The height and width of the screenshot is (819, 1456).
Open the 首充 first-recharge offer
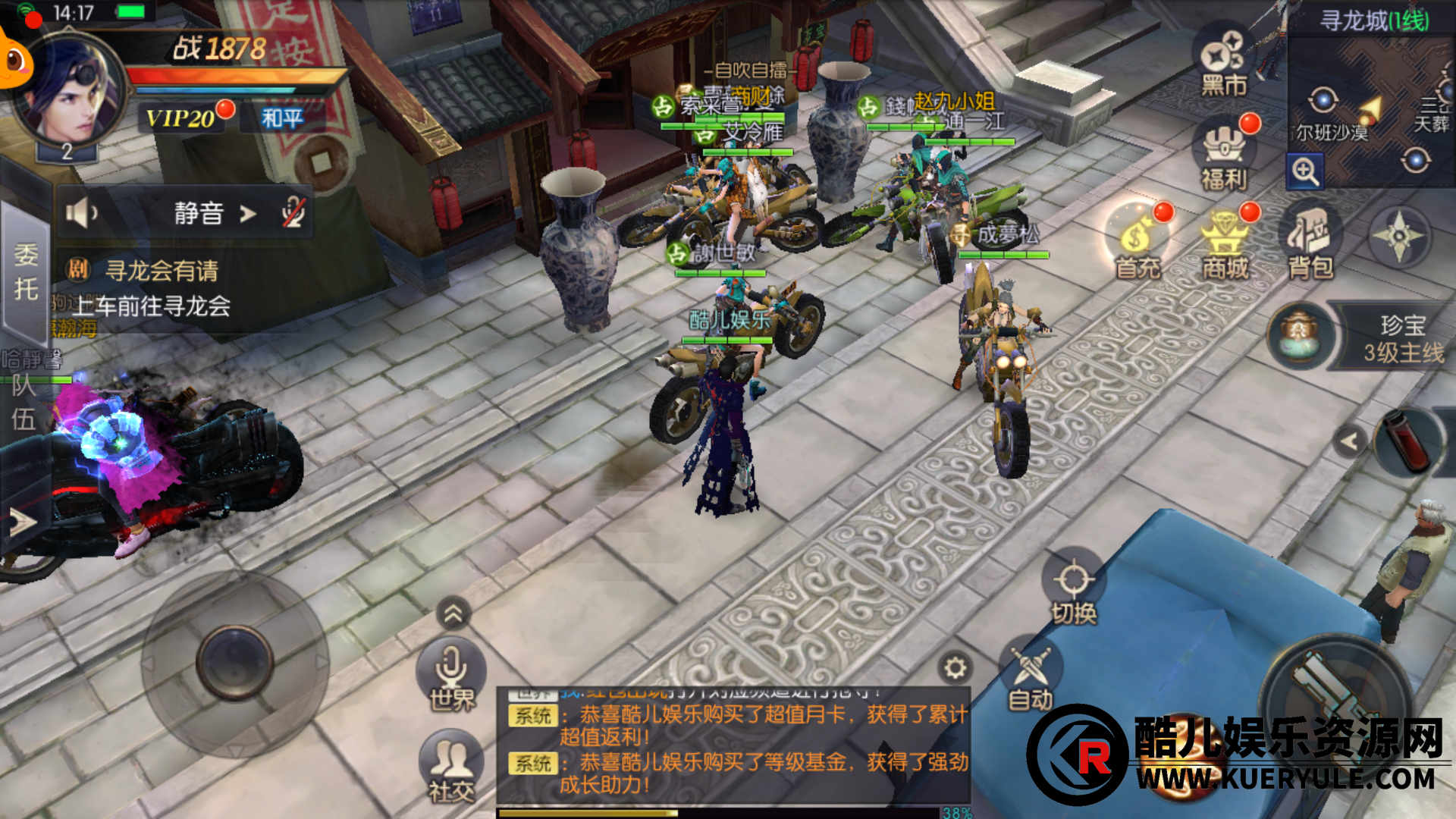(x=1137, y=243)
